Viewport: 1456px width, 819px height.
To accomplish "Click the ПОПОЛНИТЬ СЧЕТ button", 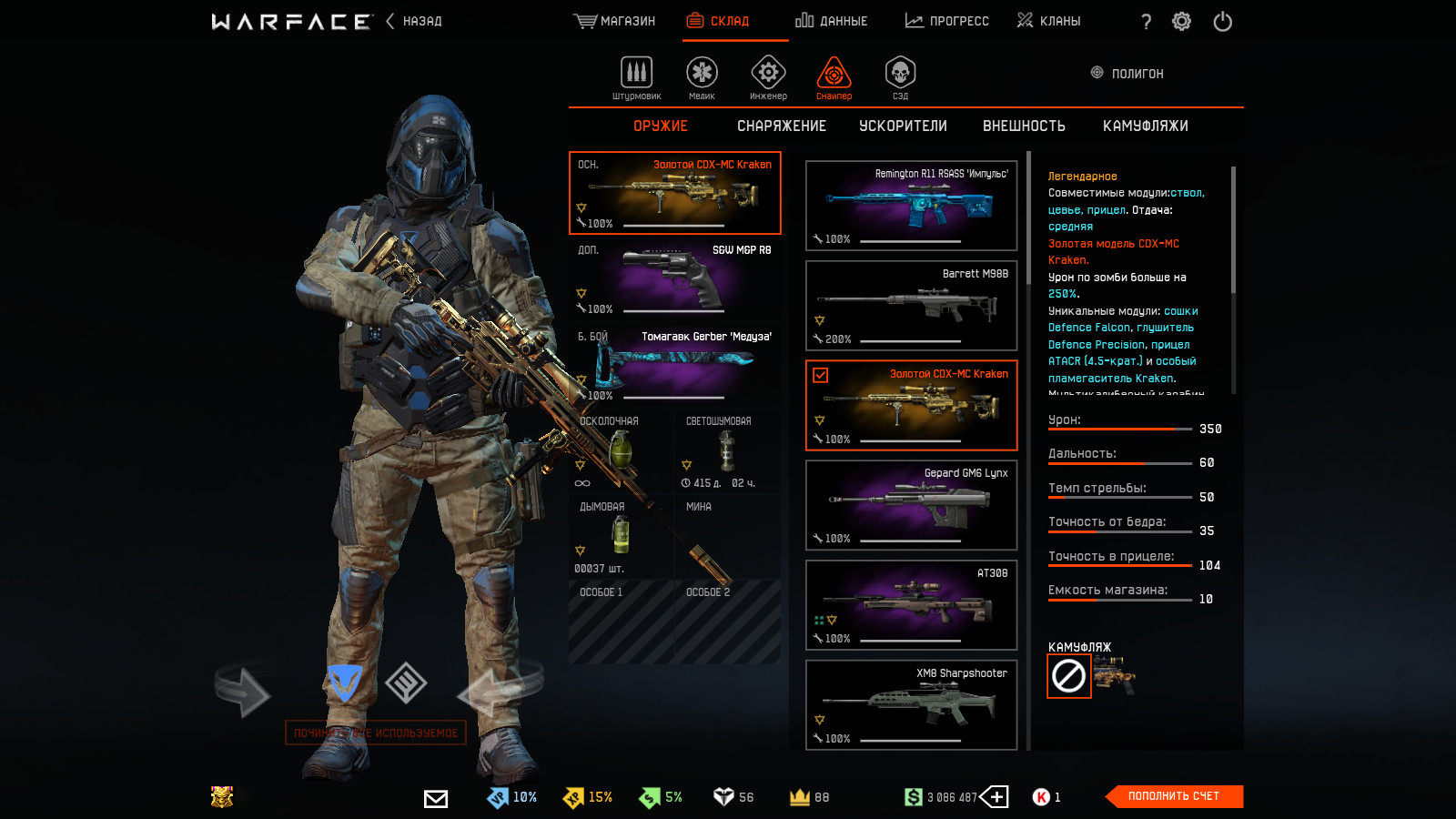I will coord(1174,796).
